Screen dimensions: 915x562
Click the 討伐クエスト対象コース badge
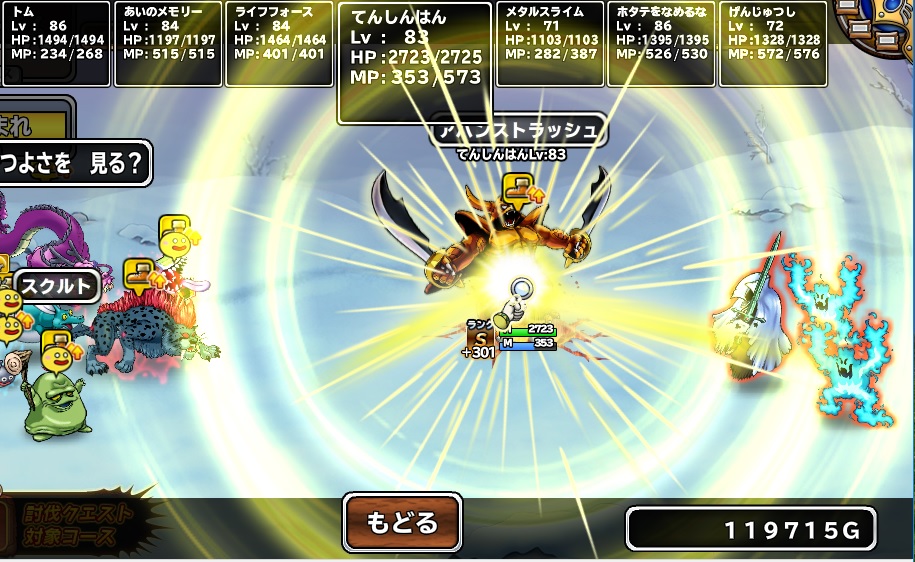pos(78,524)
